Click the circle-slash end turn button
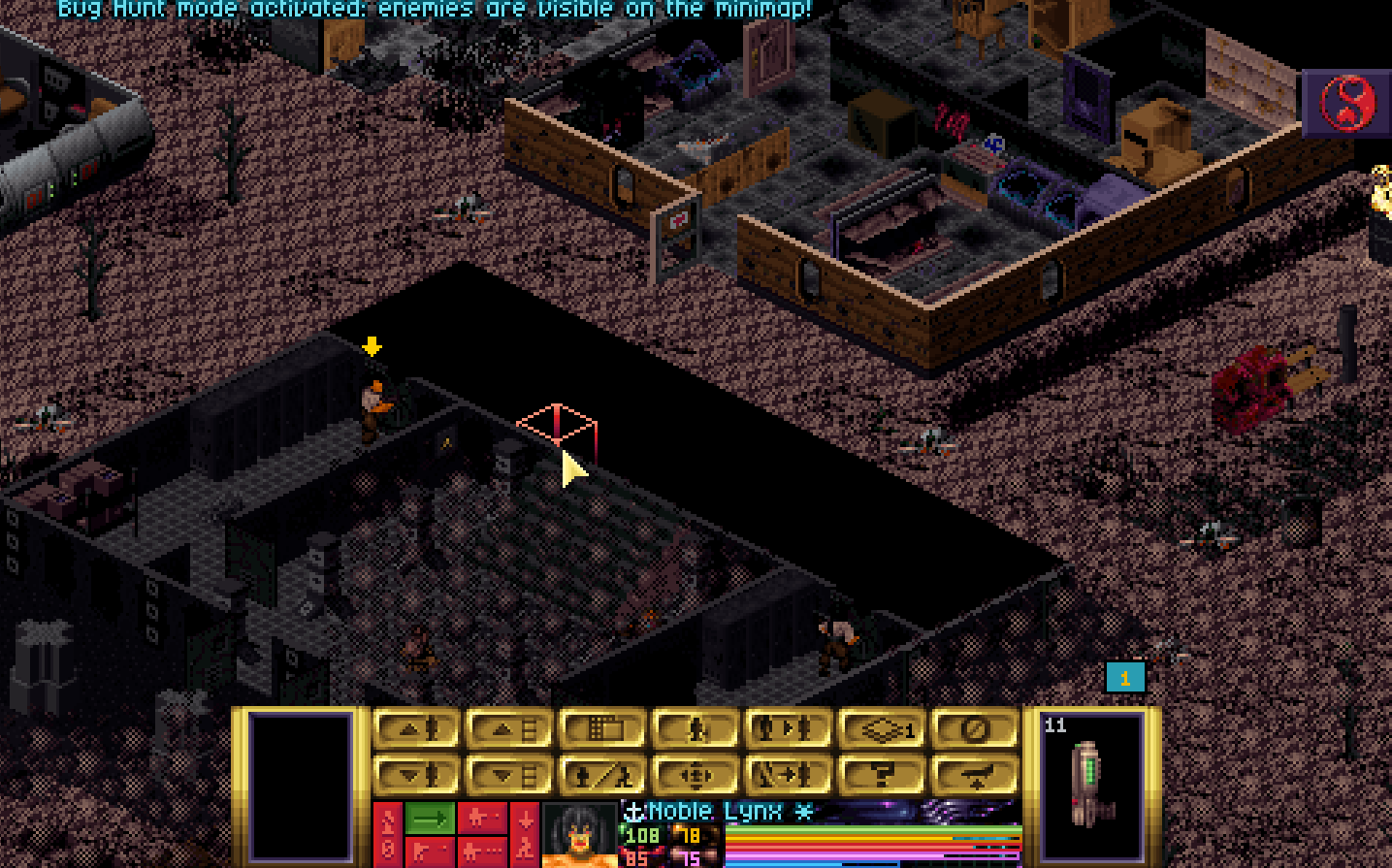This screenshot has width=1392, height=868. click(974, 729)
